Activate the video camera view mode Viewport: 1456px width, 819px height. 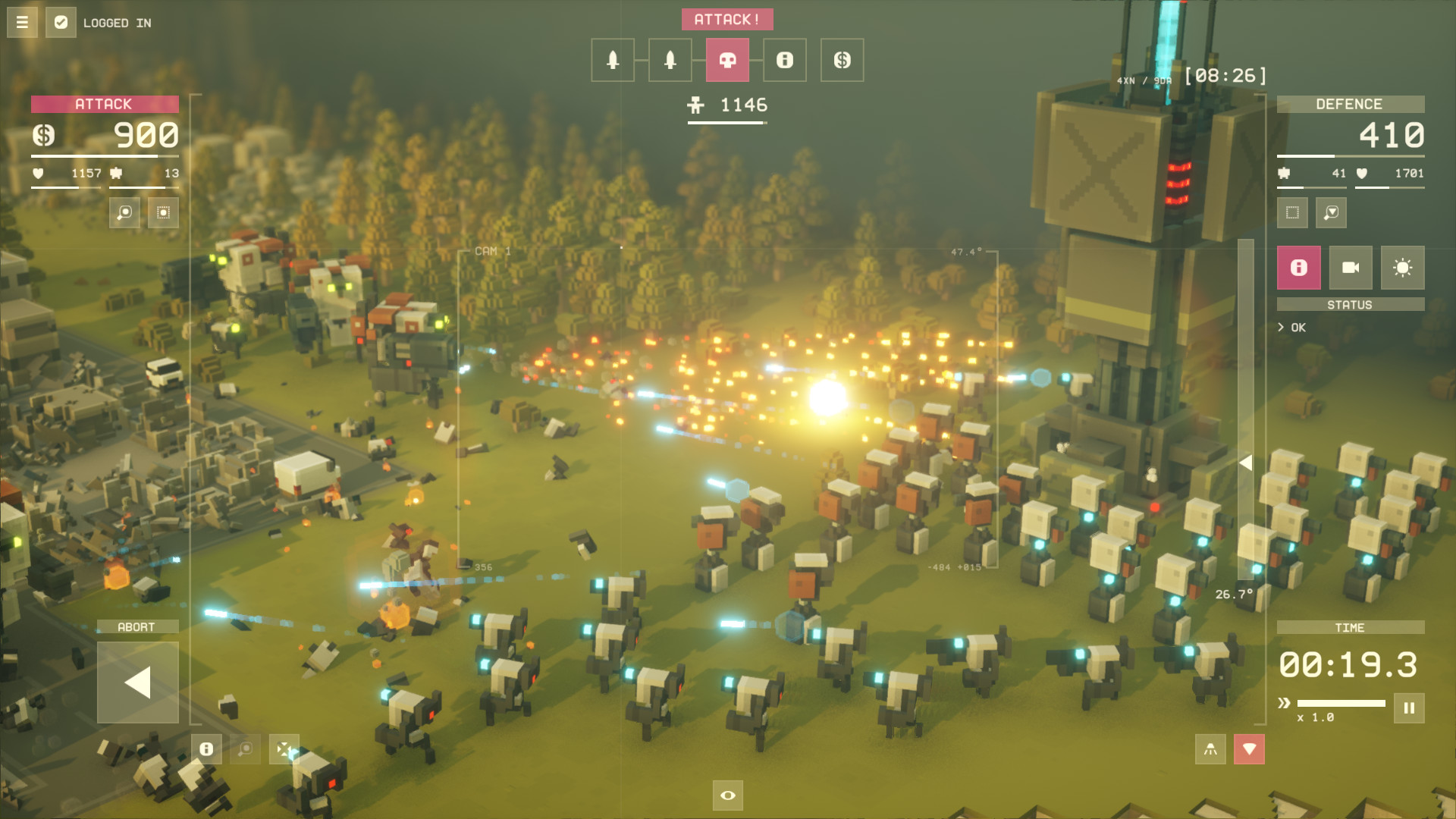point(1351,267)
